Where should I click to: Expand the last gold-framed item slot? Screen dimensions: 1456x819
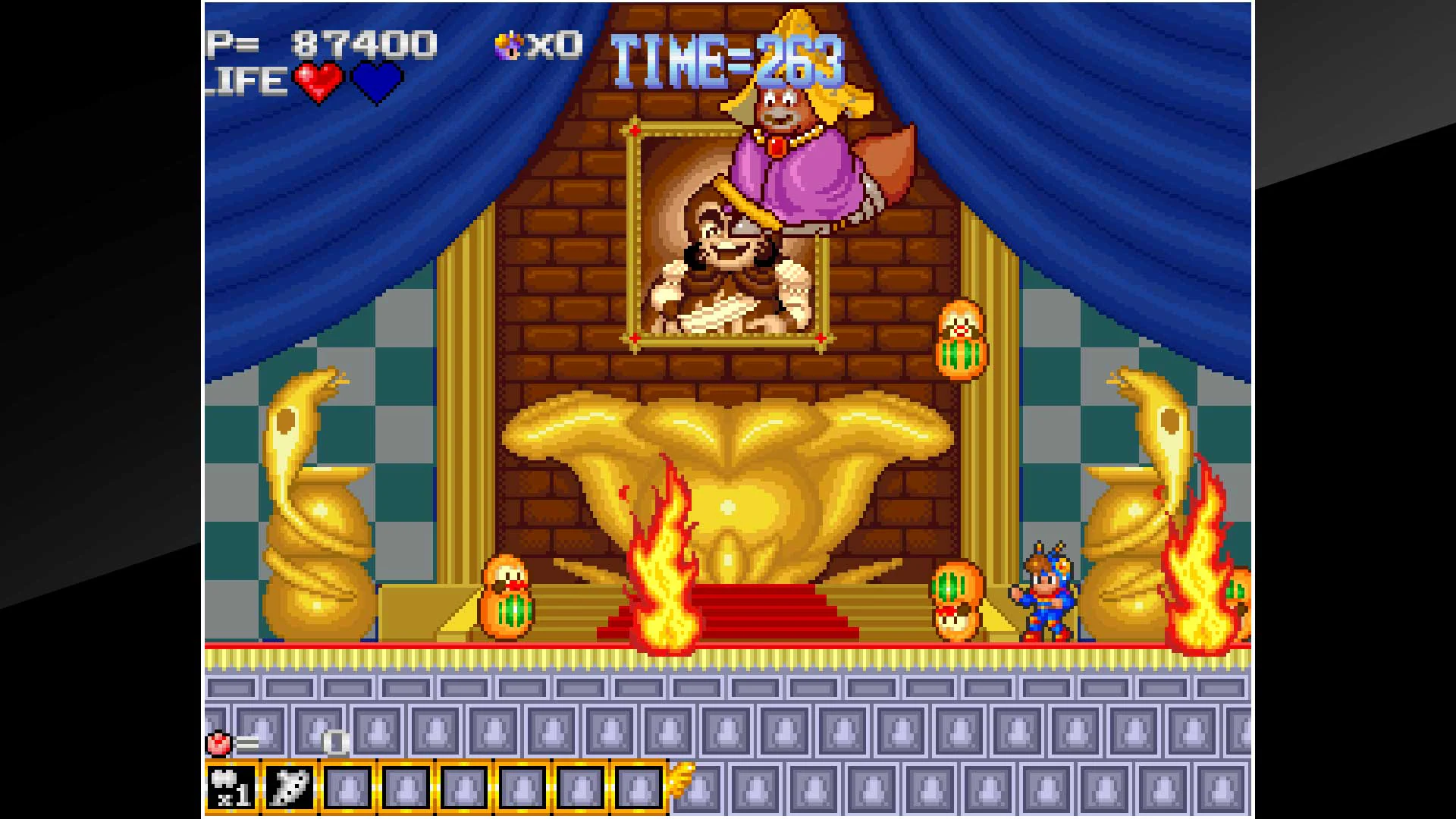[x=637, y=787]
